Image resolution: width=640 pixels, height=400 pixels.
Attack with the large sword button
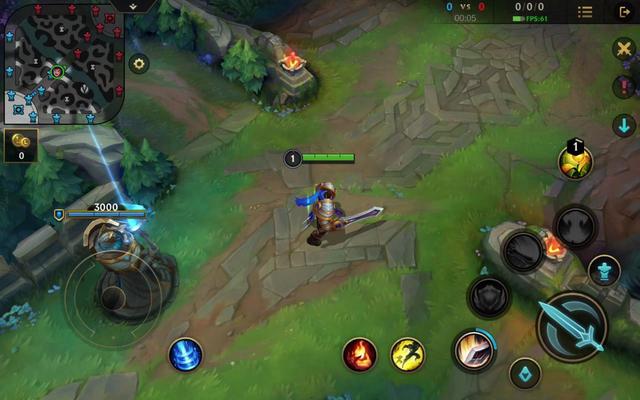573,325
